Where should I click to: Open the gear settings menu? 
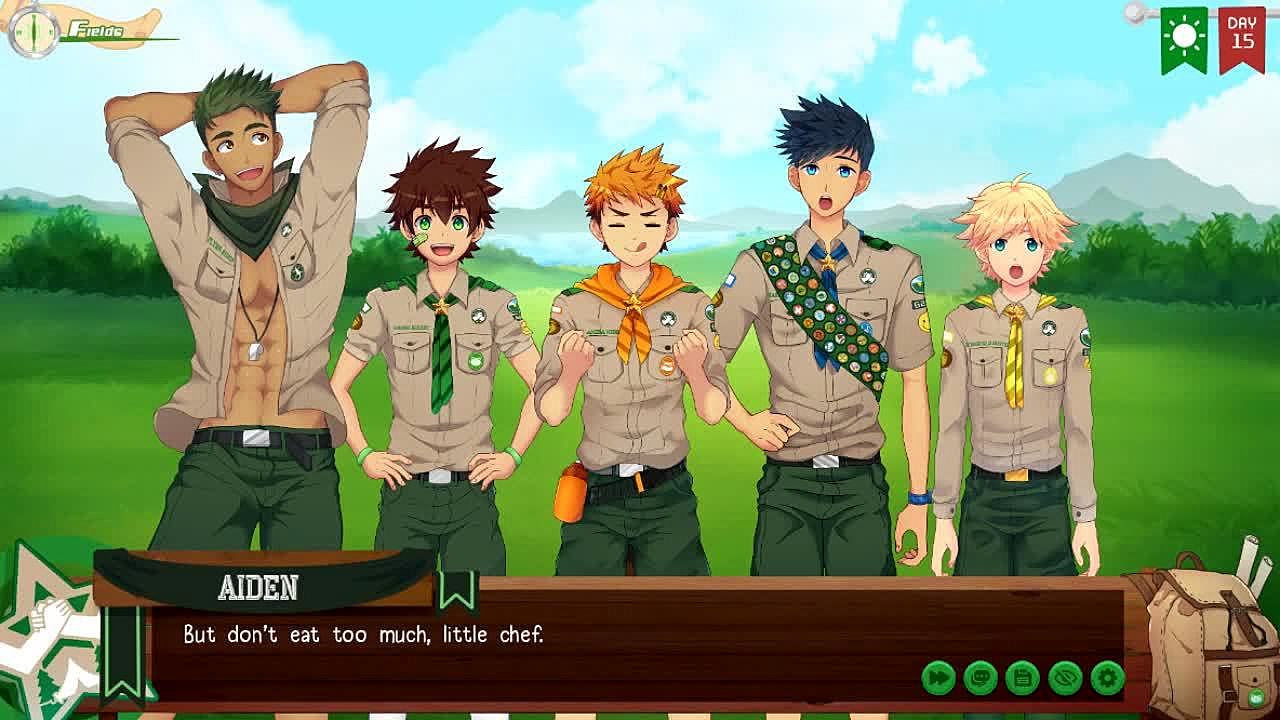(x=1107, y=678)
